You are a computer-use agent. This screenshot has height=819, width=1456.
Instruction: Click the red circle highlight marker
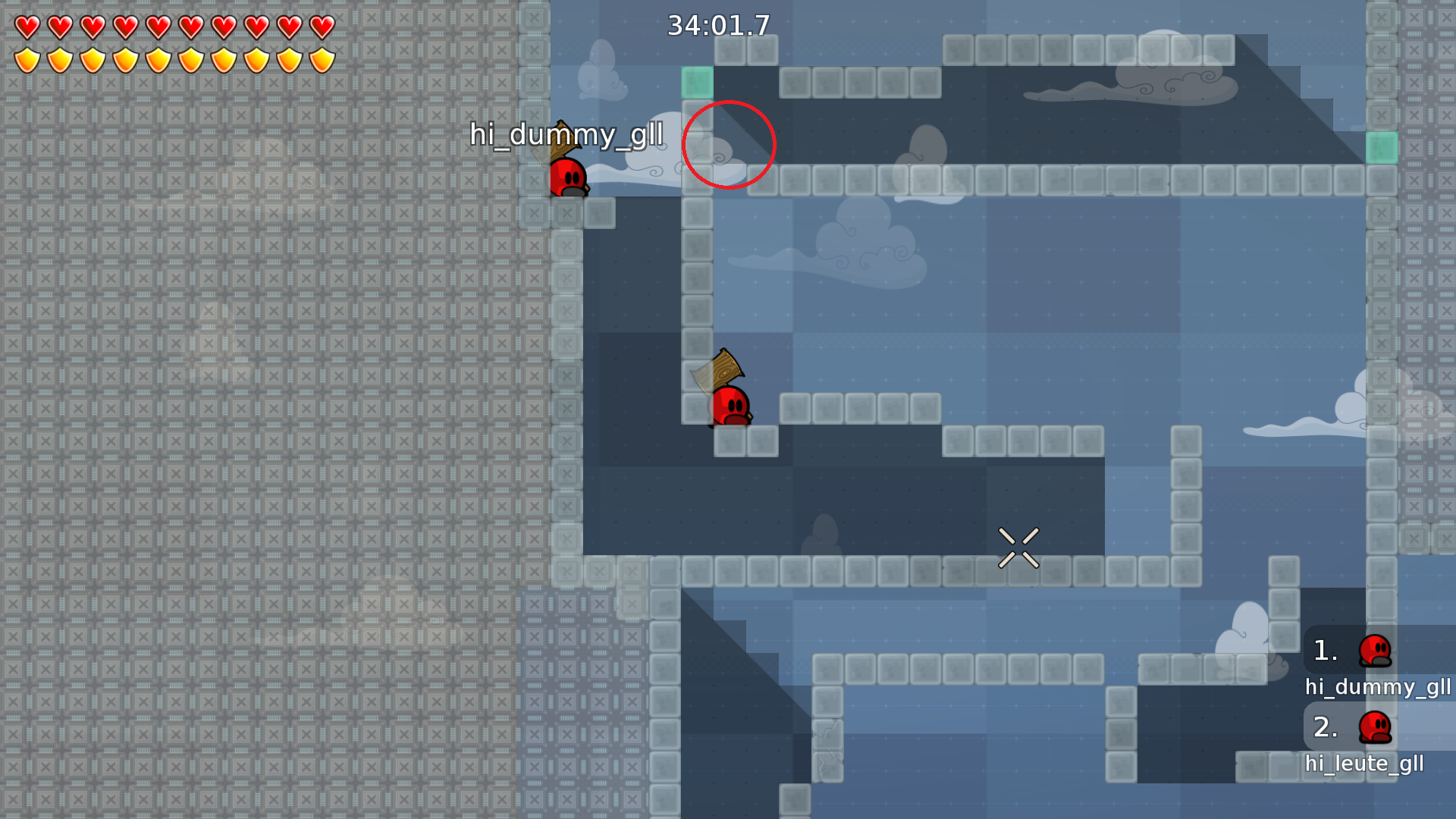click(729, 145)
